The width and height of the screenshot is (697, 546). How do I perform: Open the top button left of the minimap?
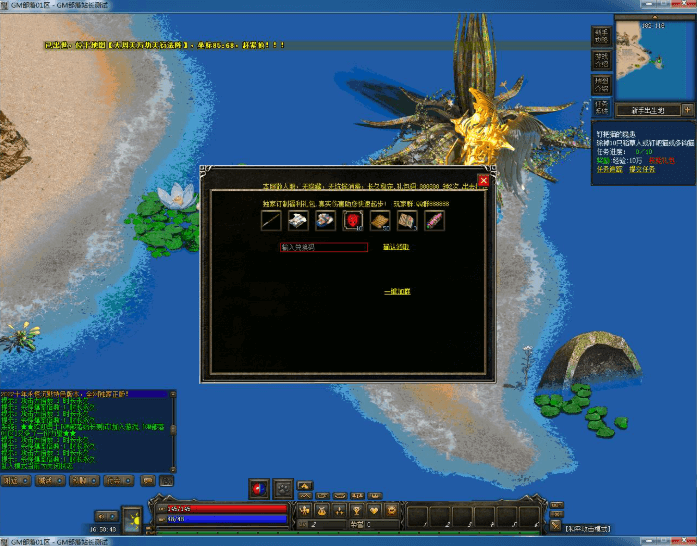(x=602, y=35)
